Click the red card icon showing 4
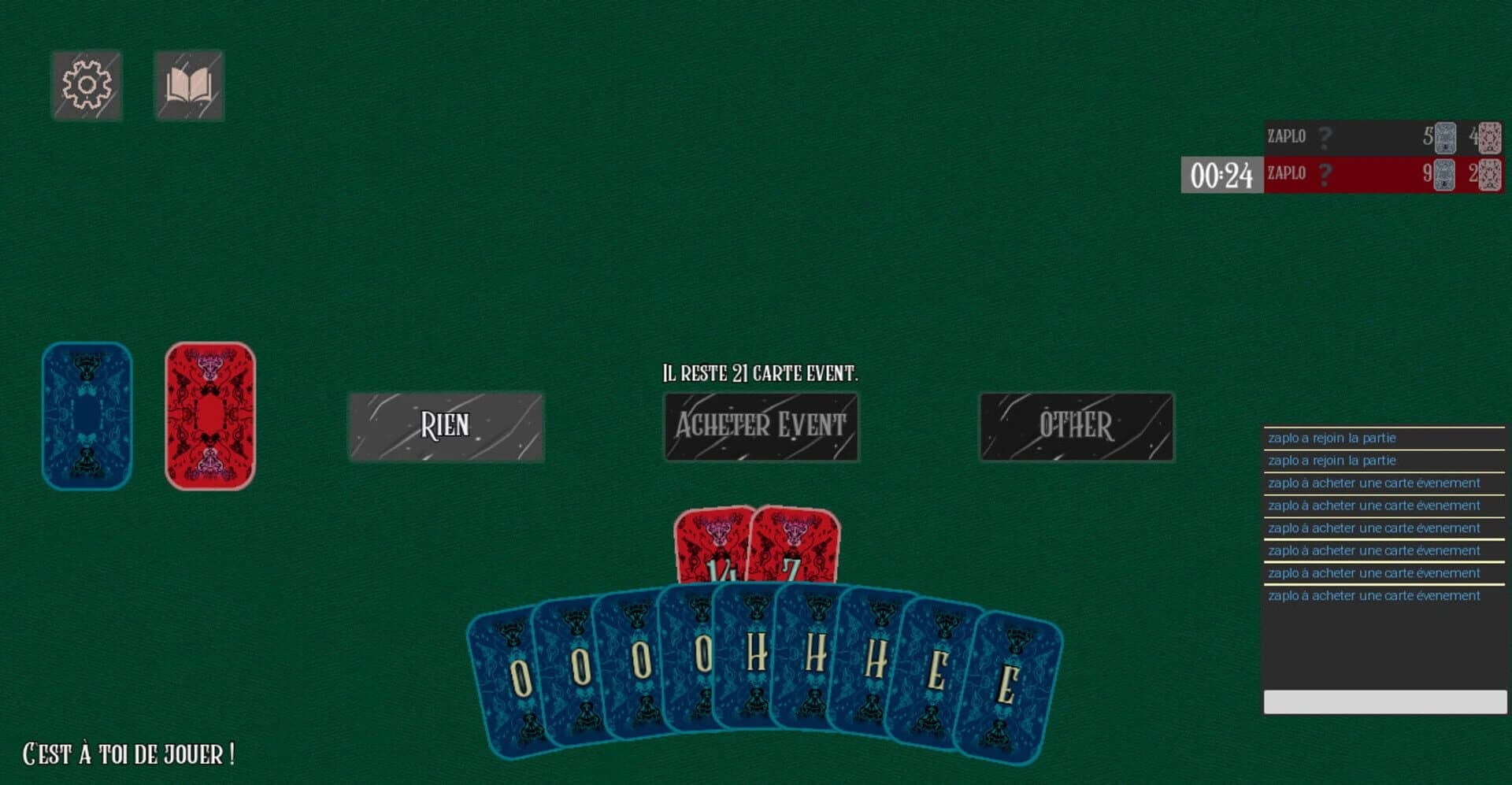The height and width of the screenshot is (785, 1512). tap(1491, 135)
